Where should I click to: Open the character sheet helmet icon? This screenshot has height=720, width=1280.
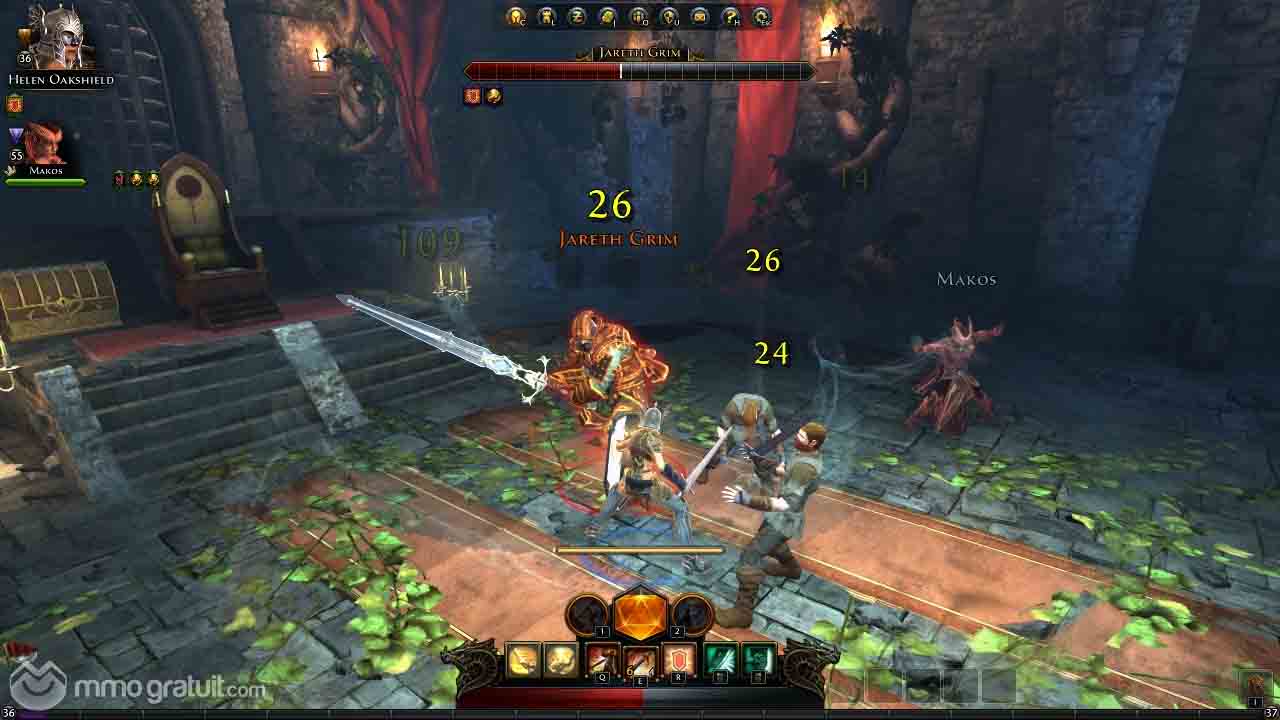pos(516,16)
